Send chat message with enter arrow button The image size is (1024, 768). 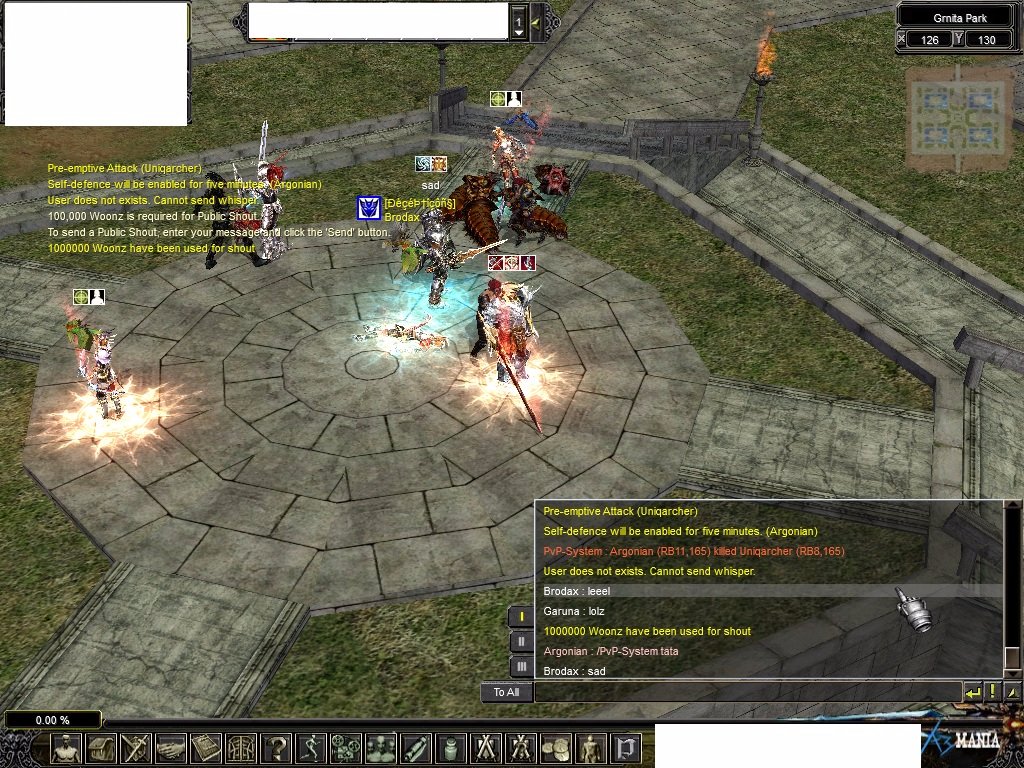(972, 692)
